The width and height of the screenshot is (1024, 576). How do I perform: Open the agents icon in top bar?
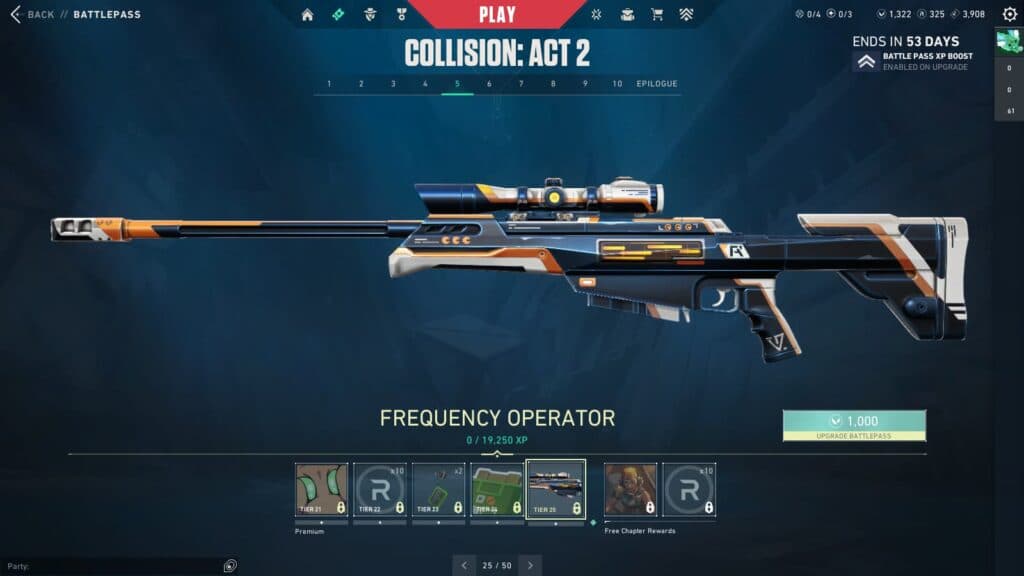[x=368, y=15]
